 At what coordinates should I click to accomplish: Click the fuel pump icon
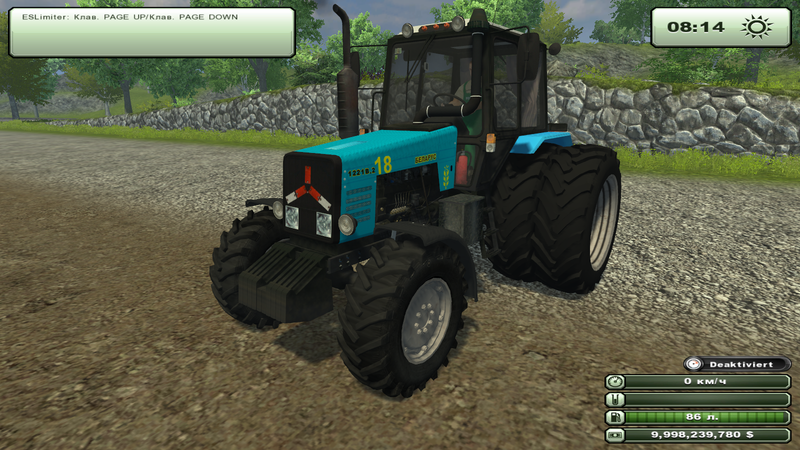click(615, 417)
